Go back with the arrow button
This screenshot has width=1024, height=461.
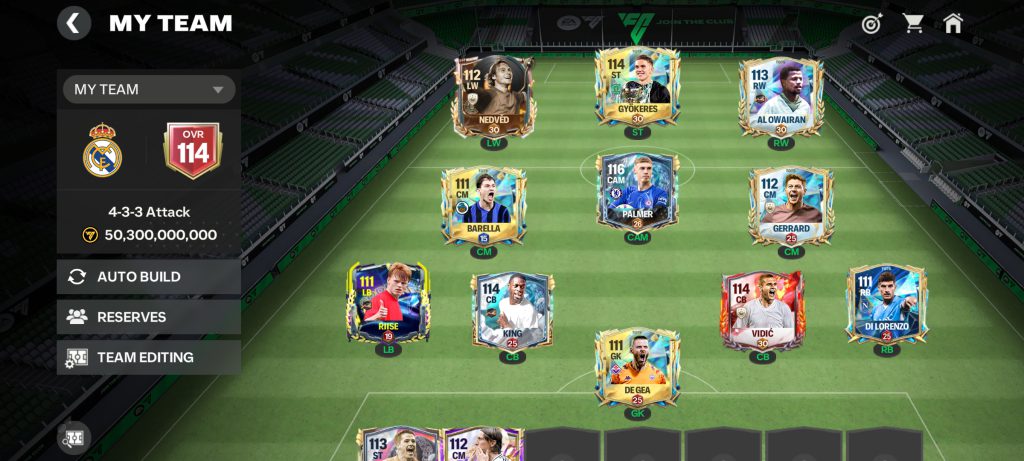pos(74,23)
